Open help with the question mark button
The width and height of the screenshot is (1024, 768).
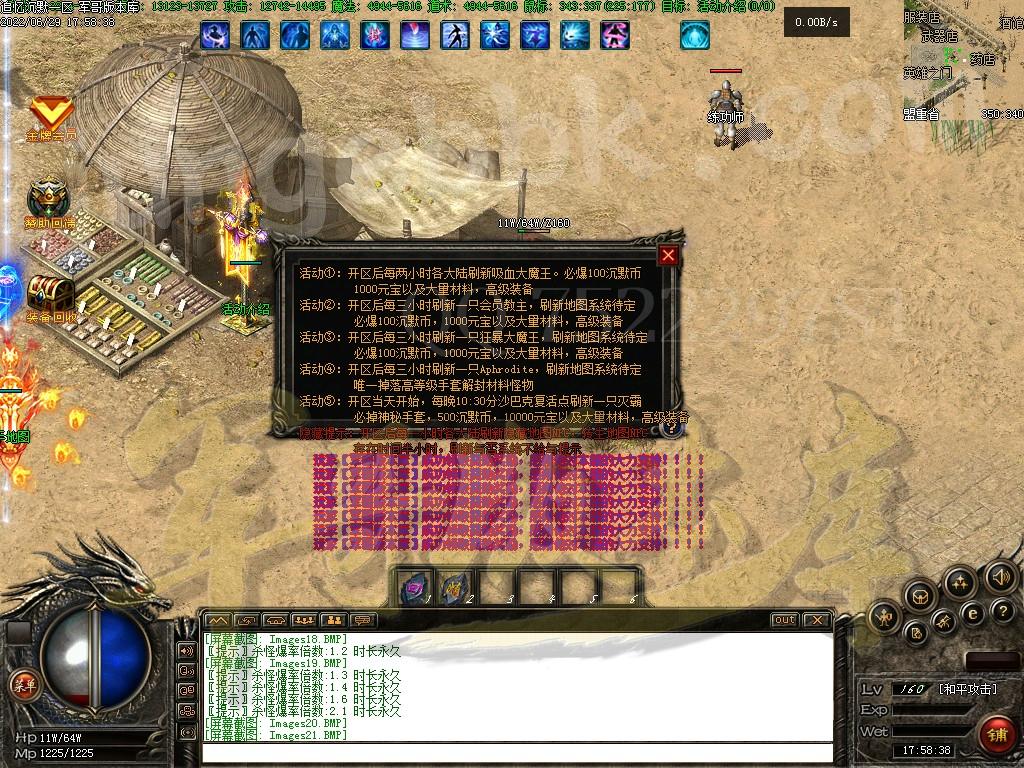coord(1001,612)
